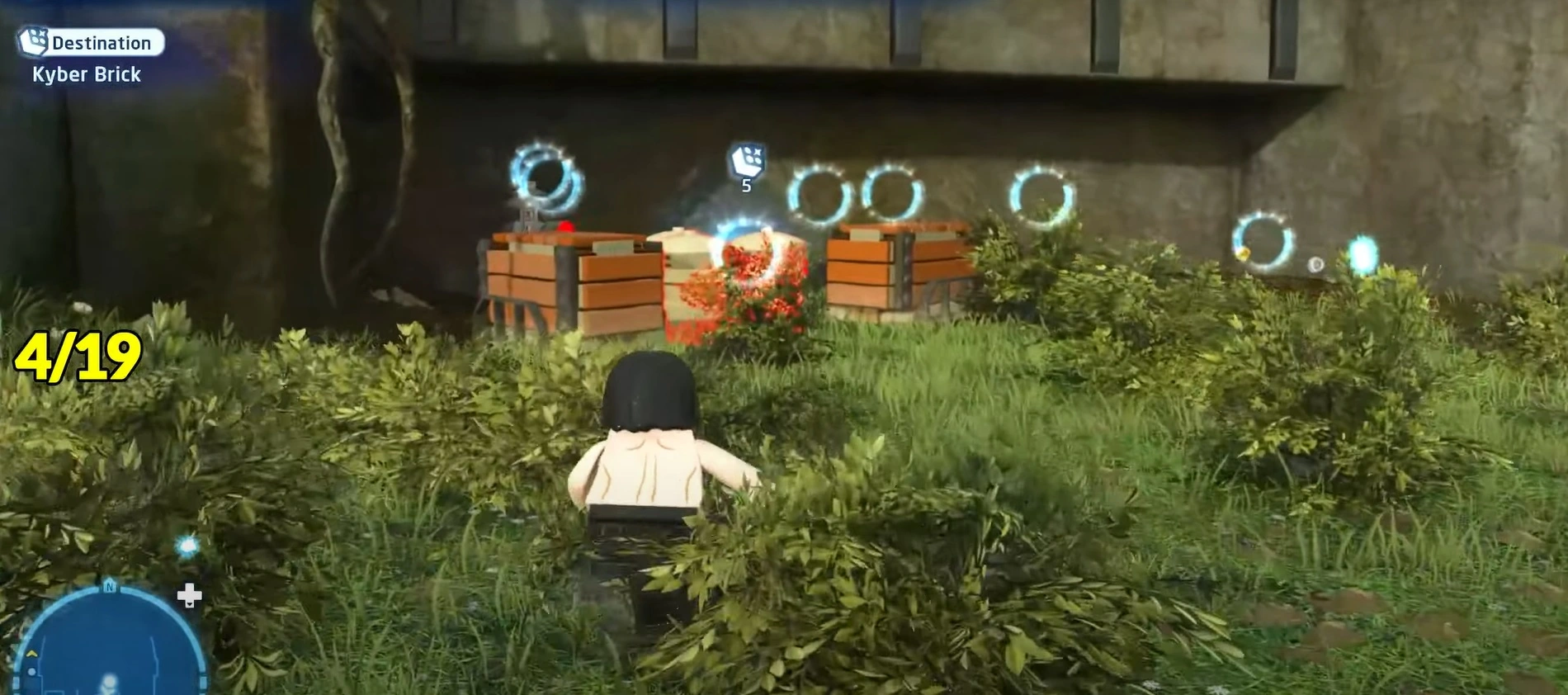
Task: Click the white d-pad plus icon near minimap
Action: [x=188, y=594]
